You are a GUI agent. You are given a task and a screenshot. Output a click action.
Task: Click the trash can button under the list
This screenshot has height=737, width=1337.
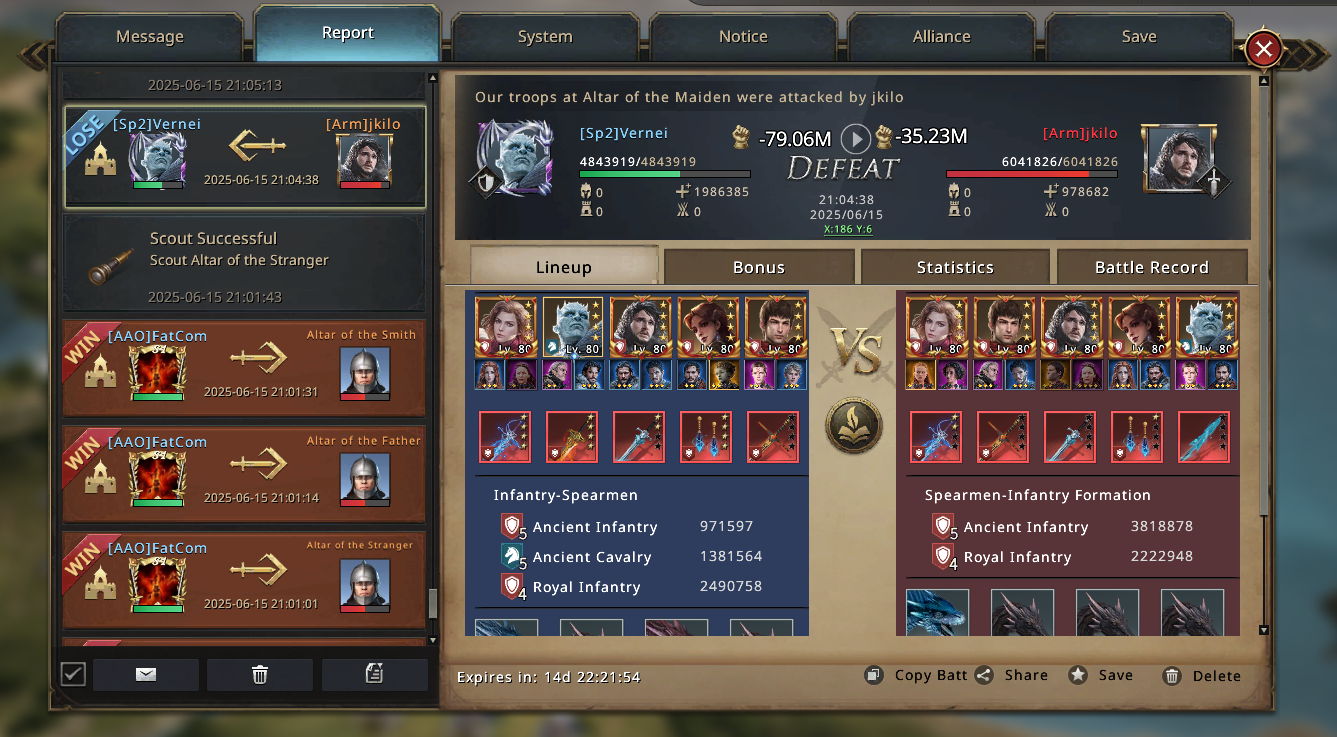point(260,675)
